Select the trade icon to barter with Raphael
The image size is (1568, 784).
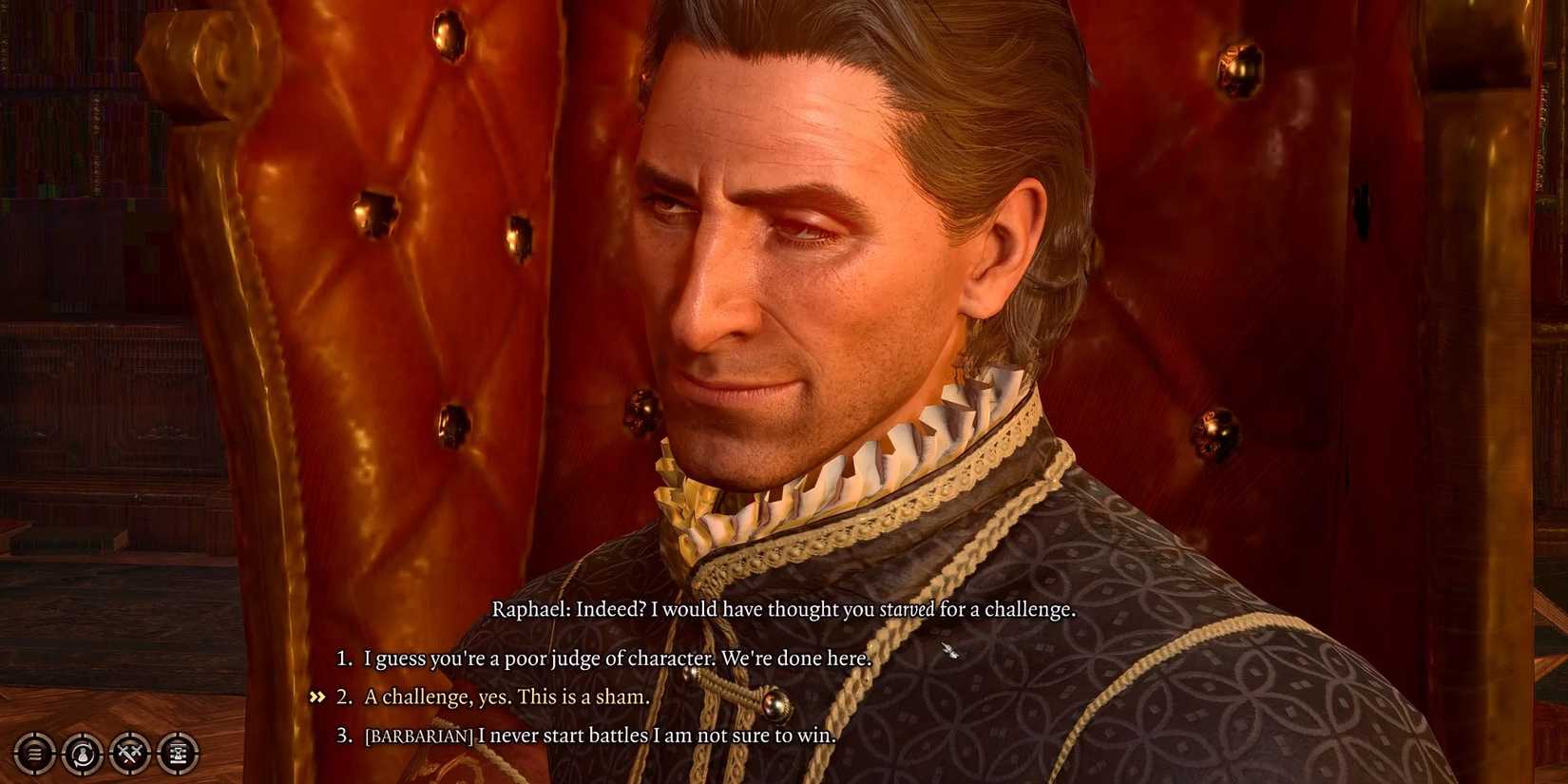(83, 754)
